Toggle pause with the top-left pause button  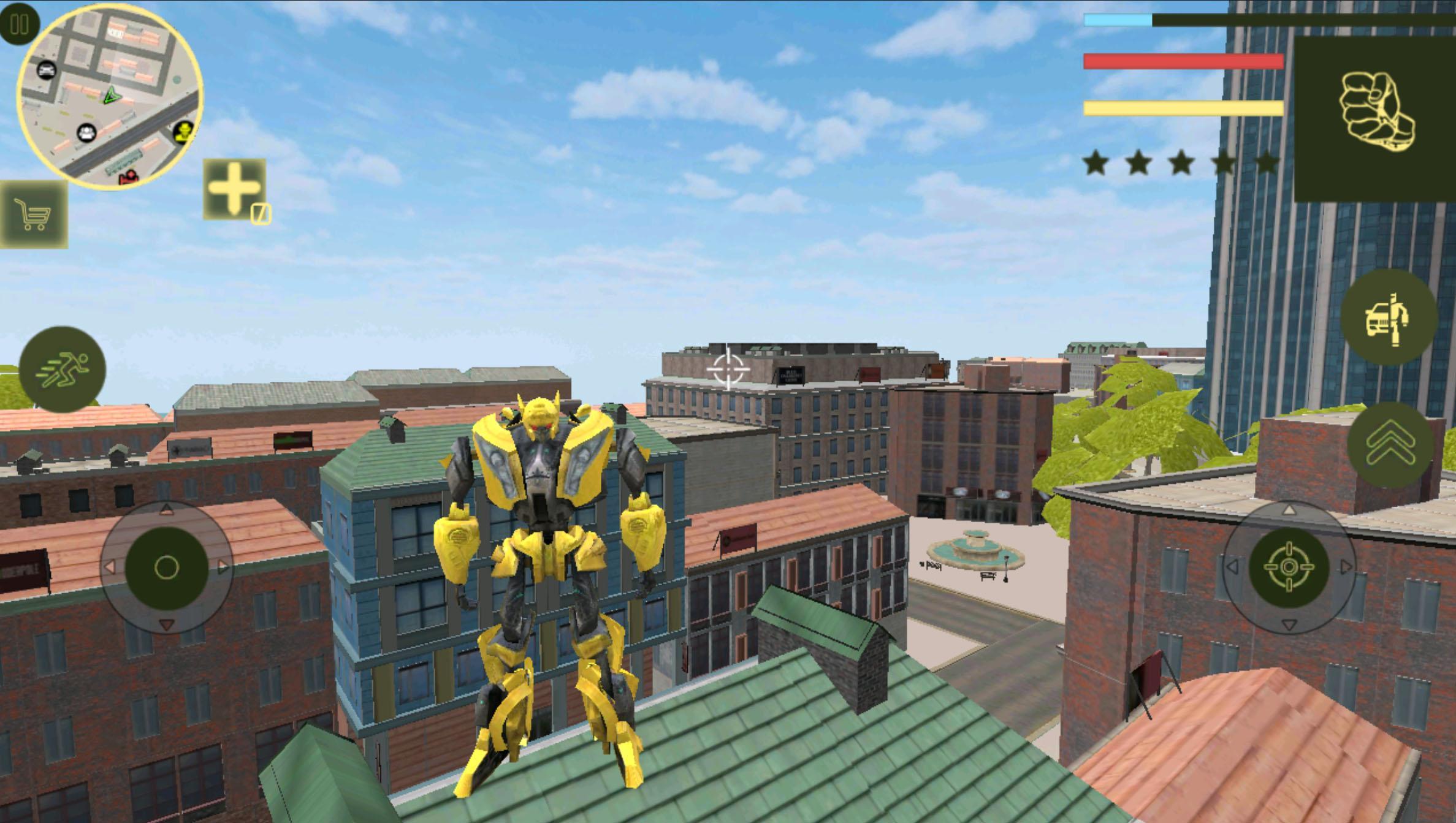click(20, 25)
